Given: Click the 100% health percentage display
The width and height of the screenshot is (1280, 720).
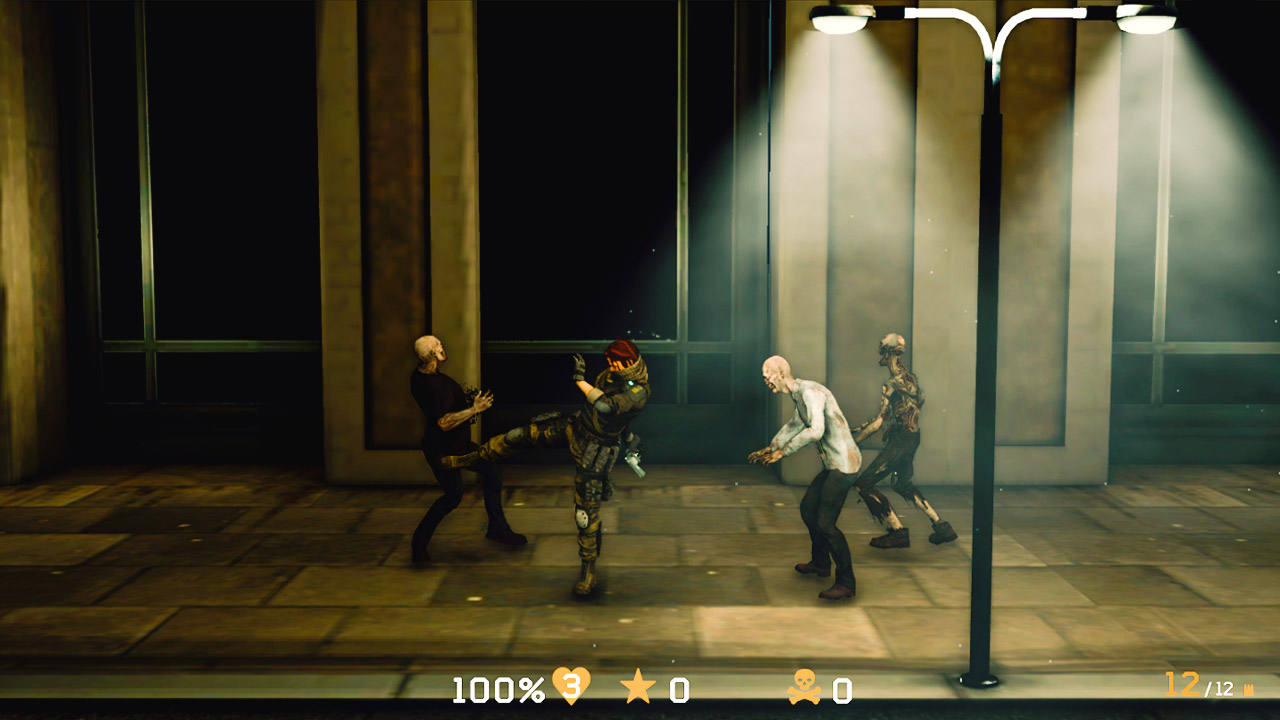Looking at the screenshot, I should 498,688.
